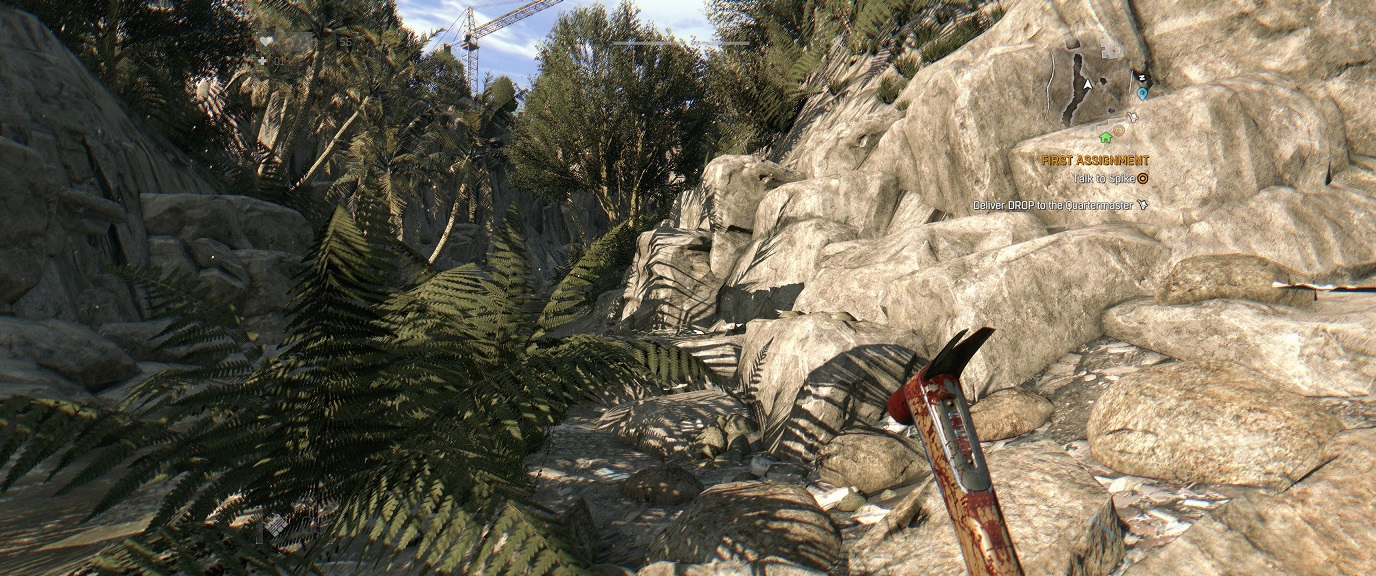Click the green safe house marker
1376x576 pixels.
tap(1106, 137)
